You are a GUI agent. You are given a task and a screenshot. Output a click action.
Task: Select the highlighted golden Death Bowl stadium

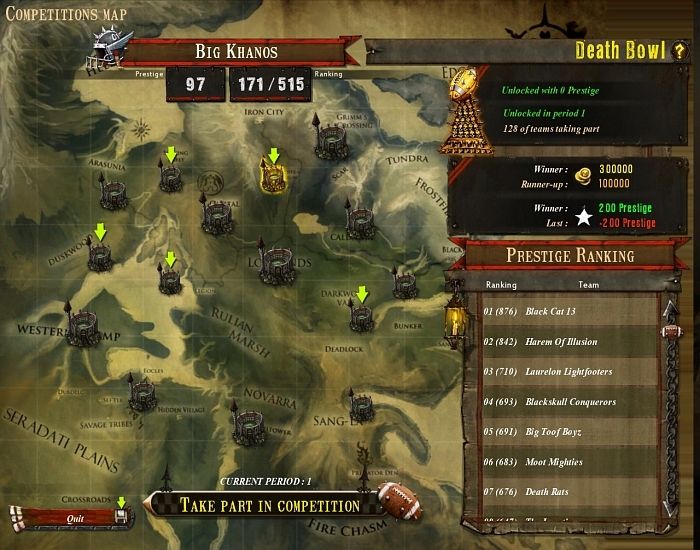[274, 178]
